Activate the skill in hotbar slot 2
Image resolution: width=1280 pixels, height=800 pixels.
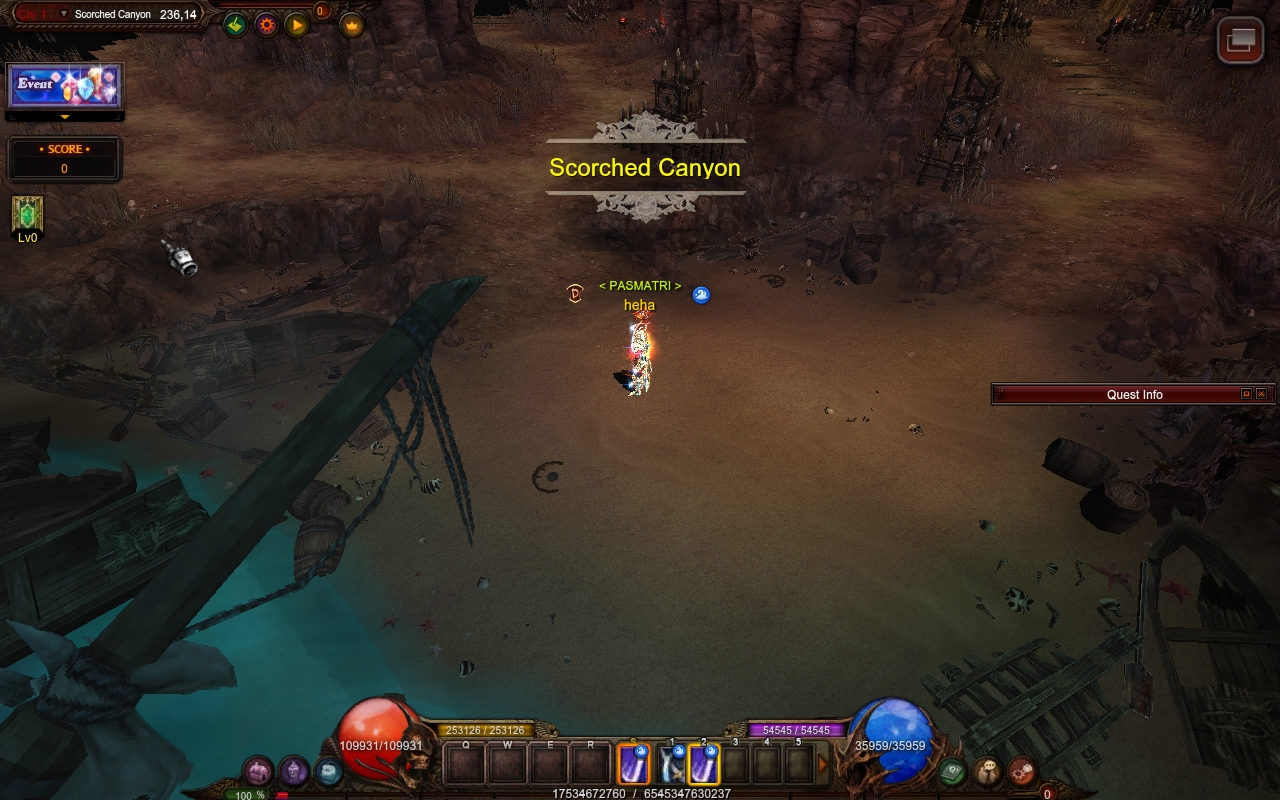(704, 765)
